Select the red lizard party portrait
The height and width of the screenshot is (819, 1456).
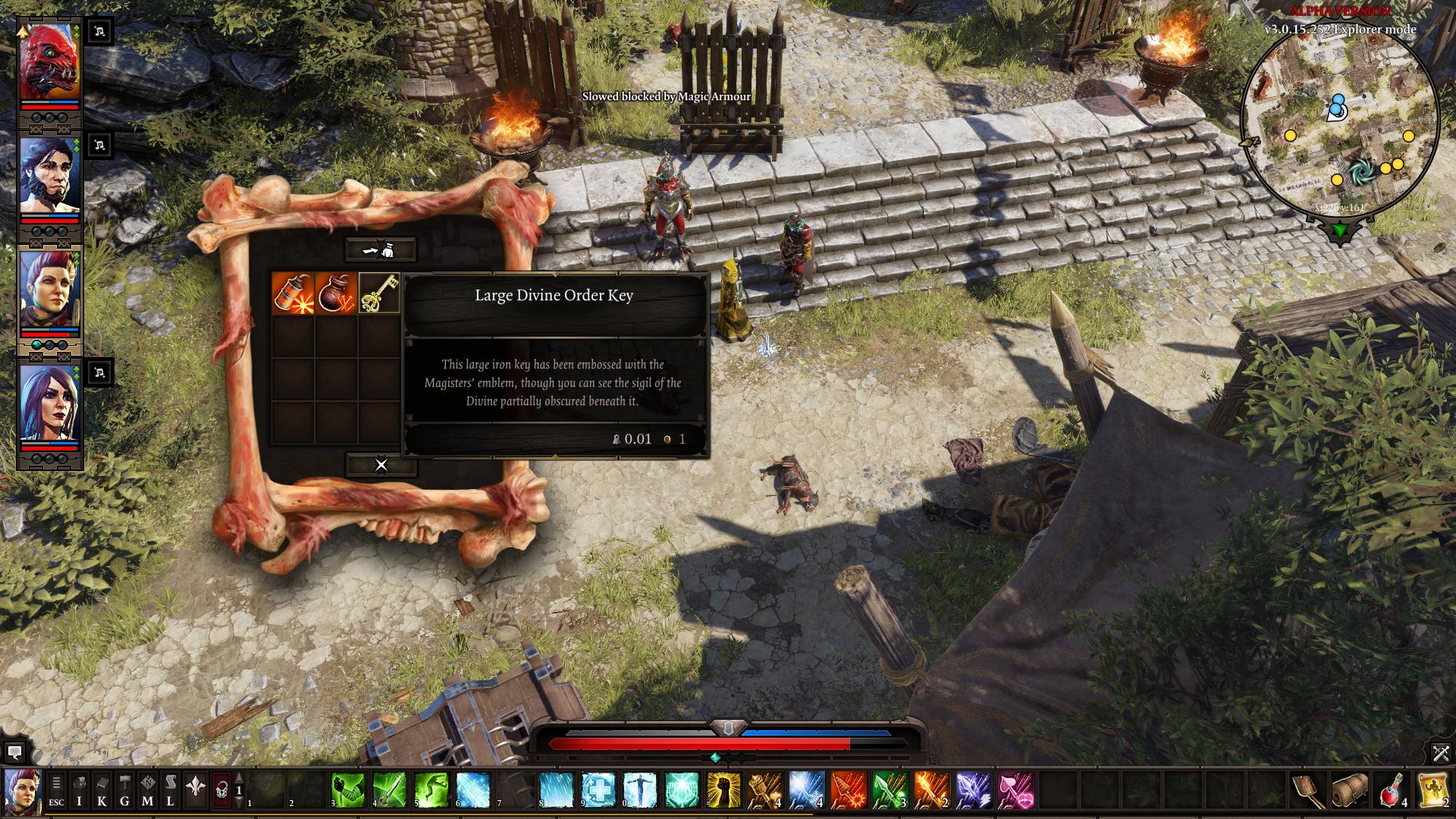[50, 63]
